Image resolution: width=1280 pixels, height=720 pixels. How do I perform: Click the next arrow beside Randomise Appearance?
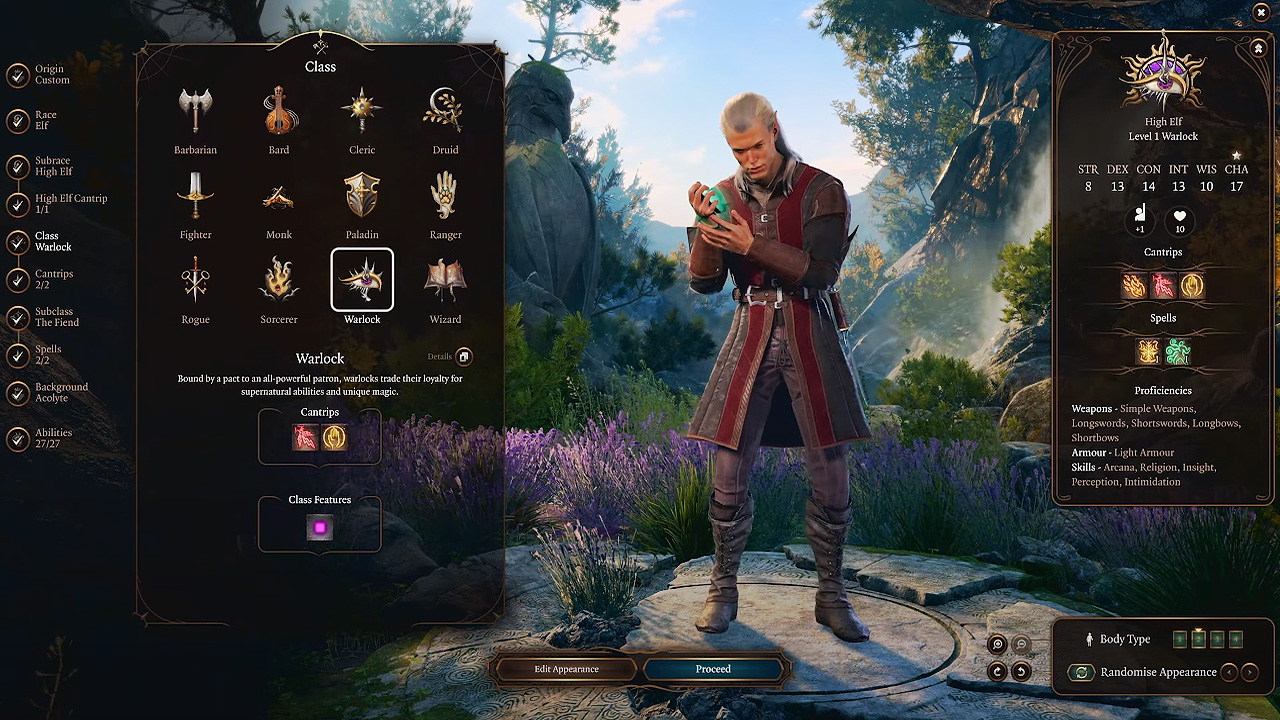click(1249, 671)
